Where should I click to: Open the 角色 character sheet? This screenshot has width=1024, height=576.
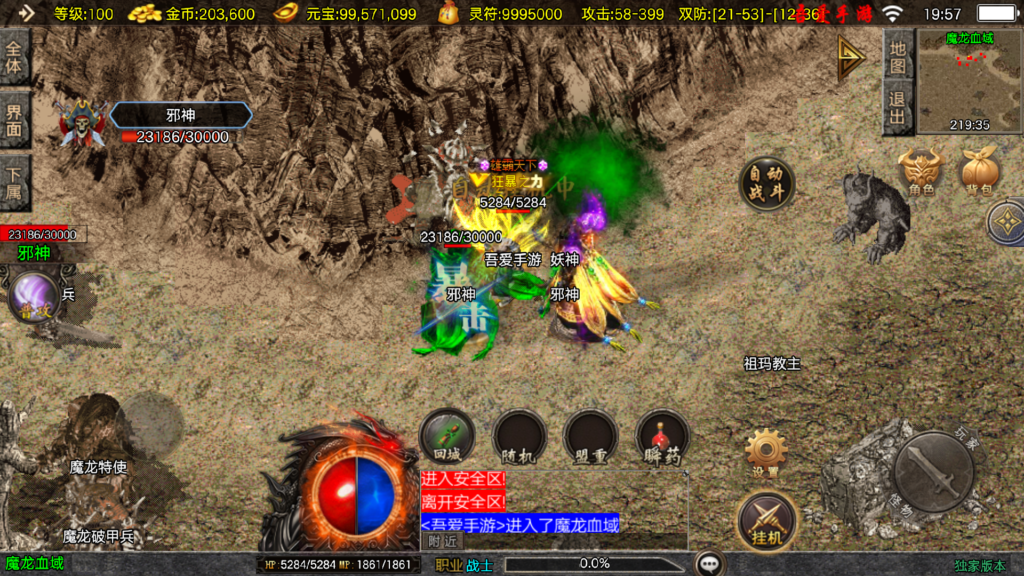(921, 170)
